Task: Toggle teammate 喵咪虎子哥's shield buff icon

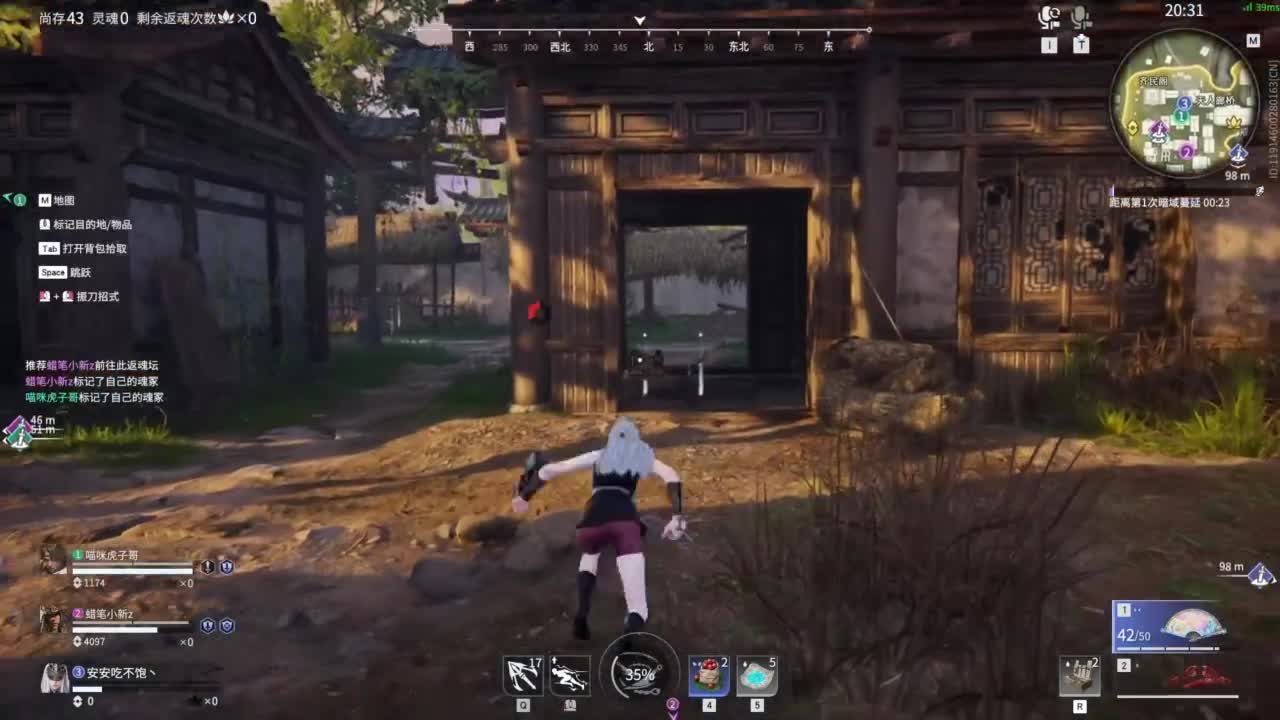Action: (226, 567)
